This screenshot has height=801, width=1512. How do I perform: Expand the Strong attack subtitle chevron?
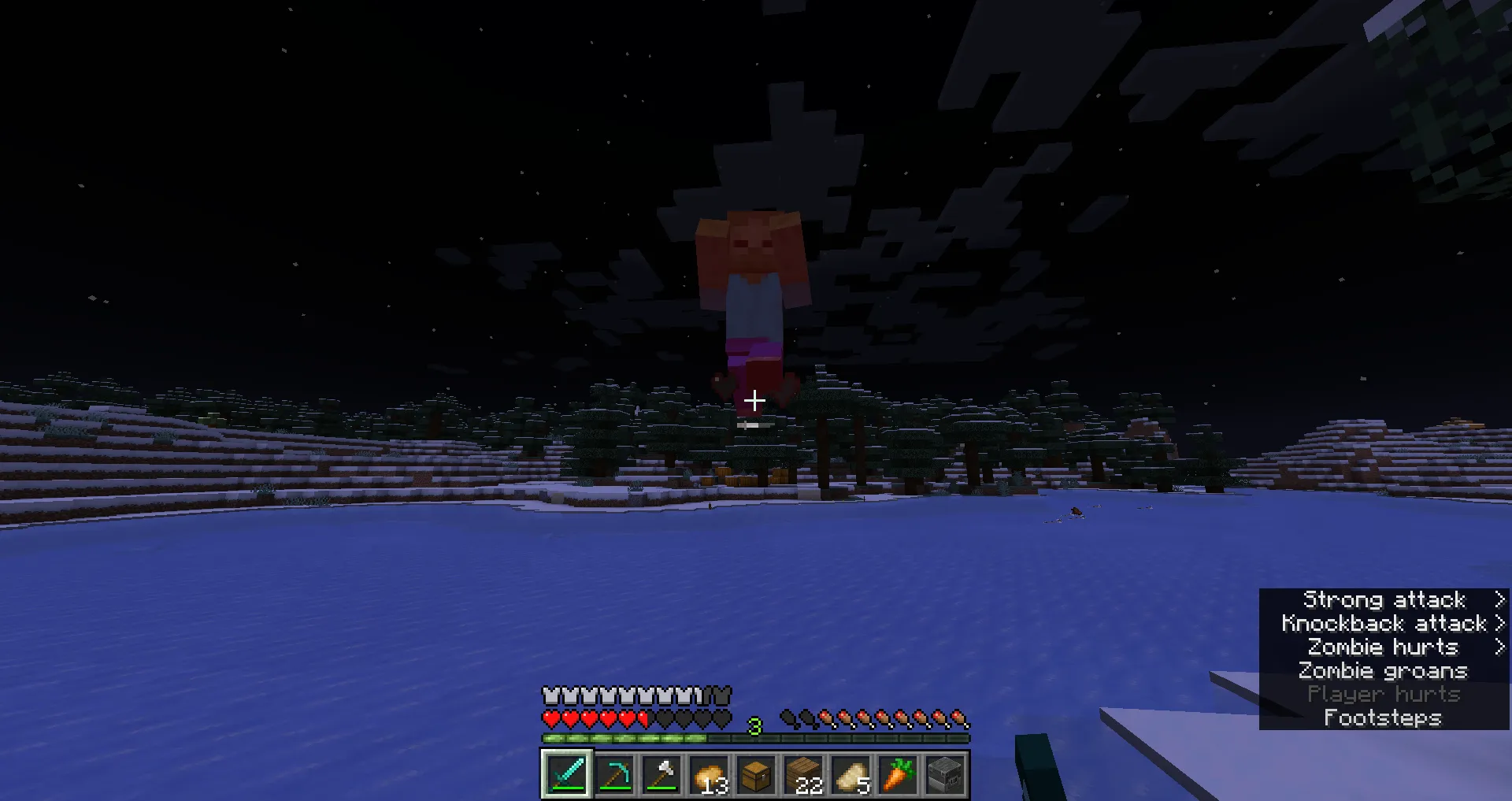coord(1499,599)
